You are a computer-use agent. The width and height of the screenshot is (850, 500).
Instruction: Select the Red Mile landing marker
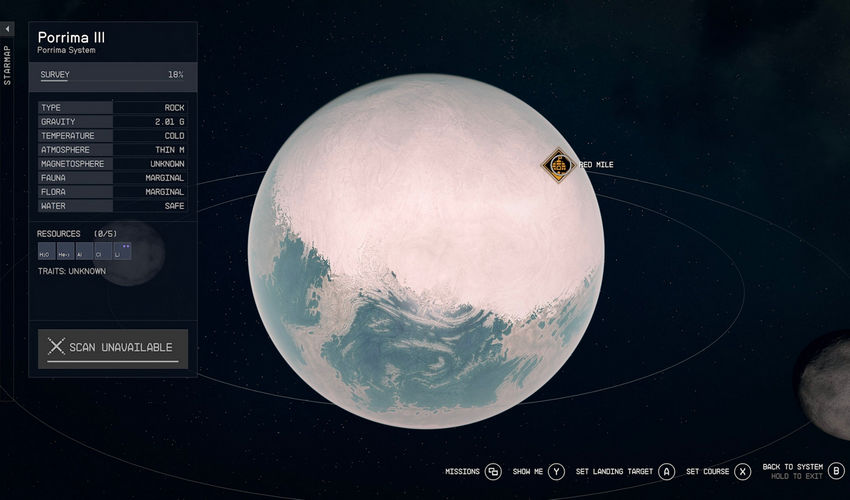click(557, 165)
